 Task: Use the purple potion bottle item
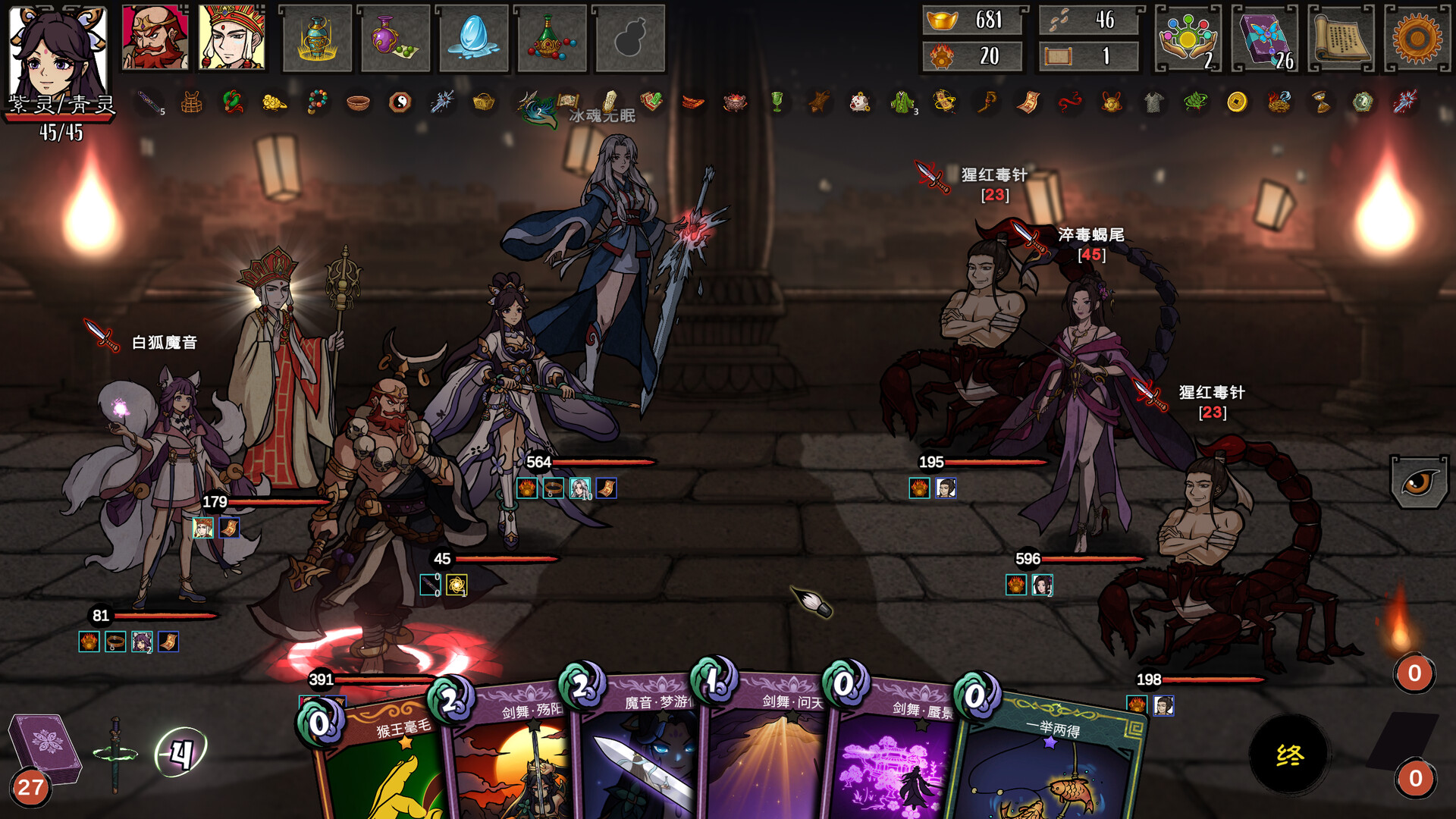pyautogui.click(x=395, y=39)
